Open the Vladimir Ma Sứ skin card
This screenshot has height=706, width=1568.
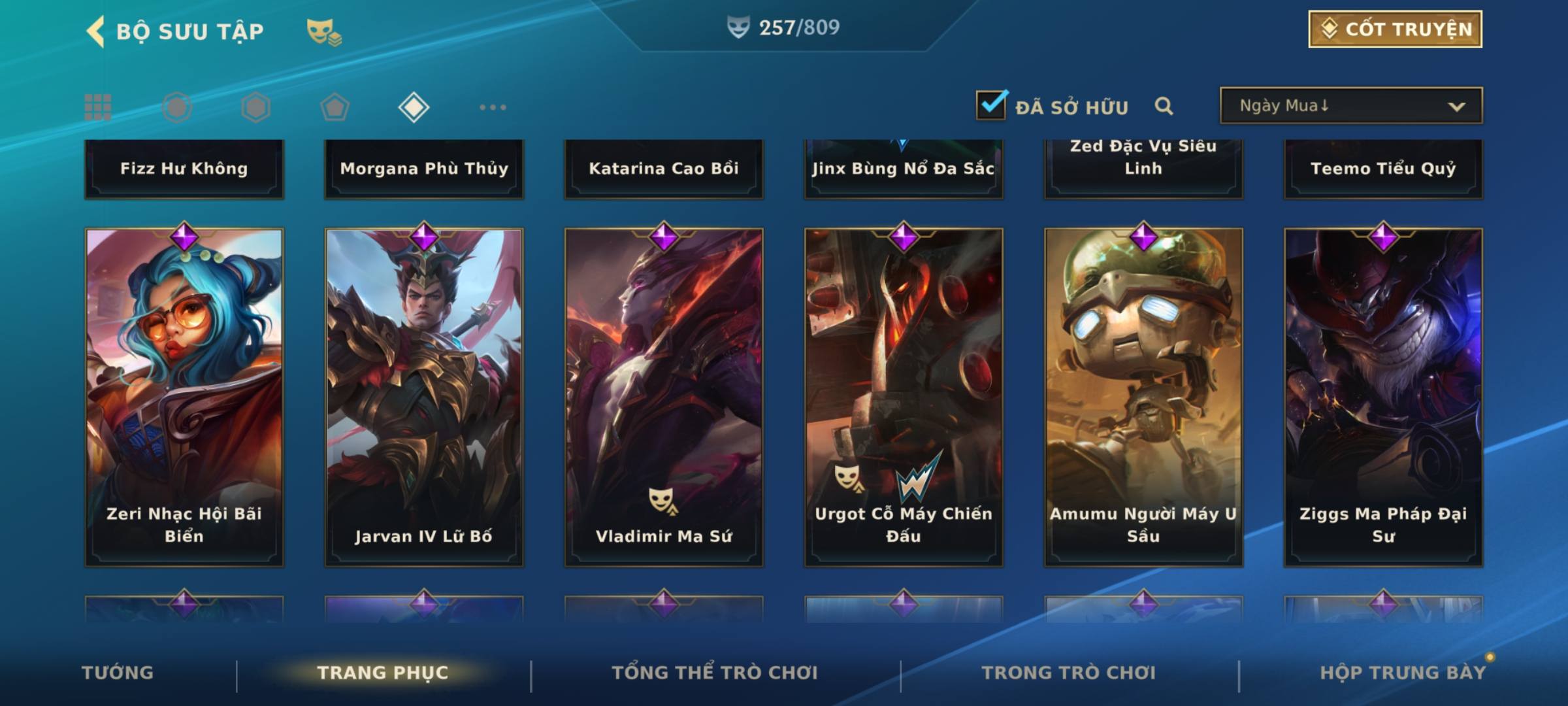tap(664, 396)
